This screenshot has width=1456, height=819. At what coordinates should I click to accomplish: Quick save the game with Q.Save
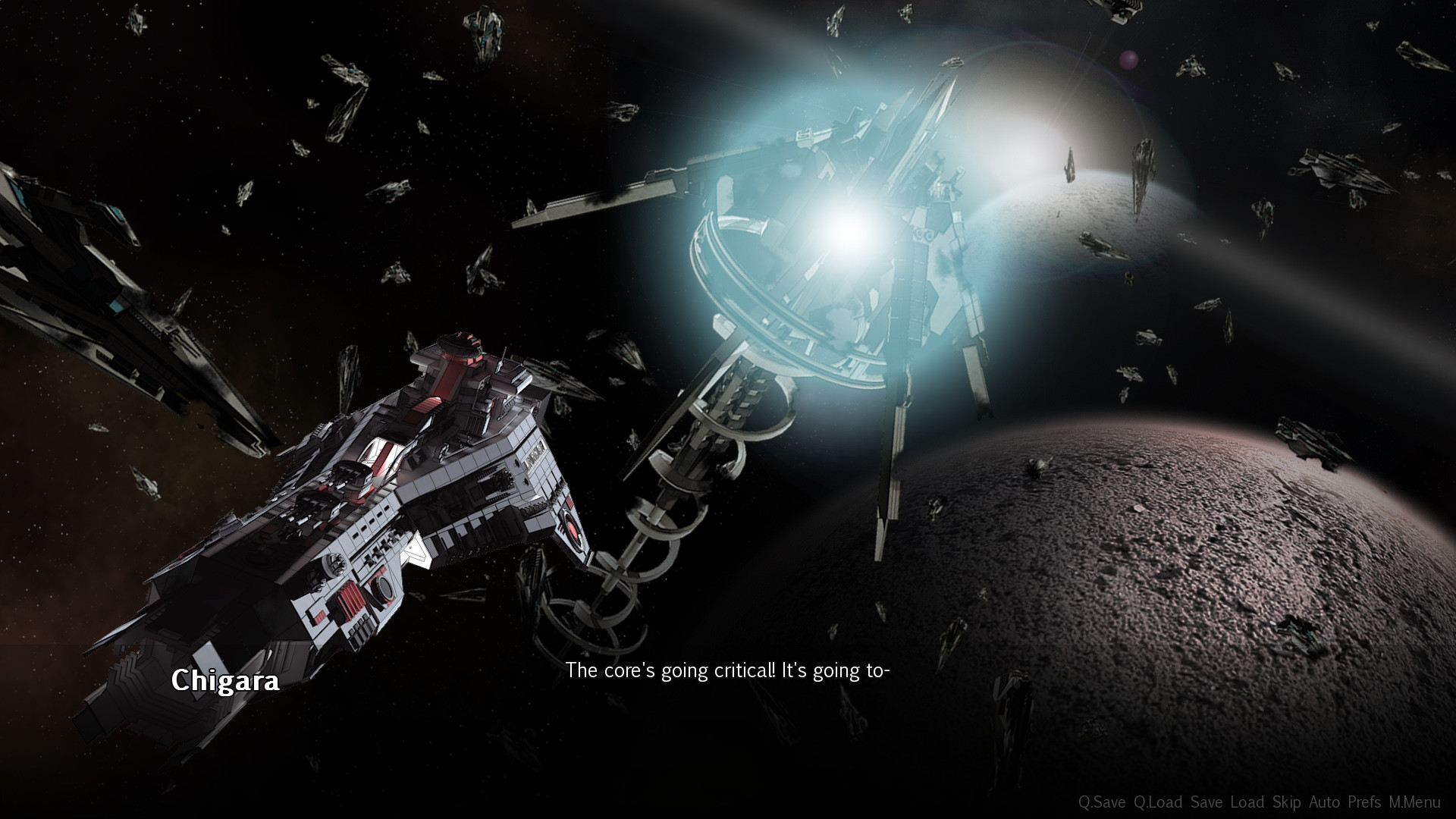tap(1103, 801)
